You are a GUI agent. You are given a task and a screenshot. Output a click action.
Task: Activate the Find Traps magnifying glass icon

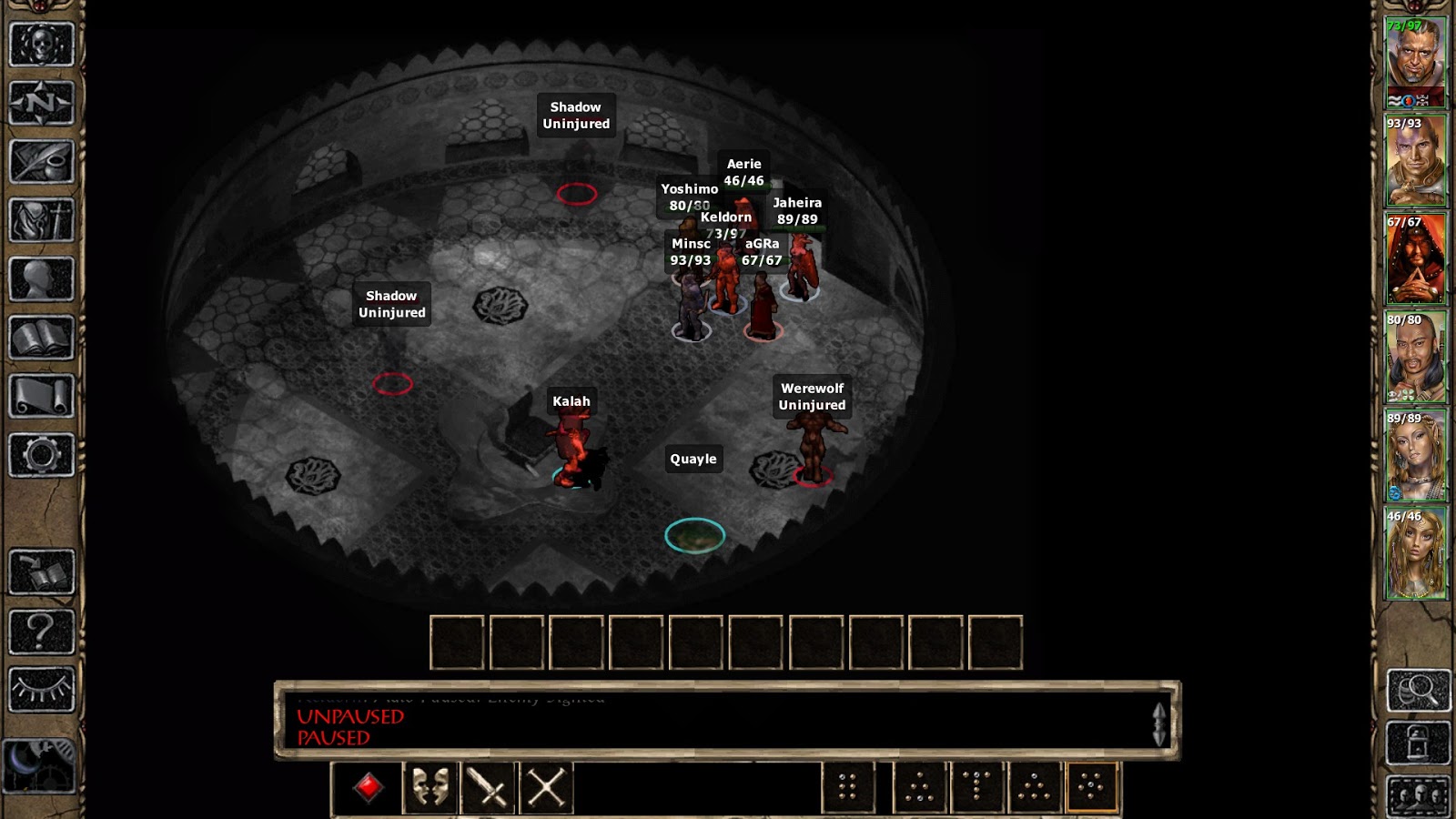click(1417, 692)
